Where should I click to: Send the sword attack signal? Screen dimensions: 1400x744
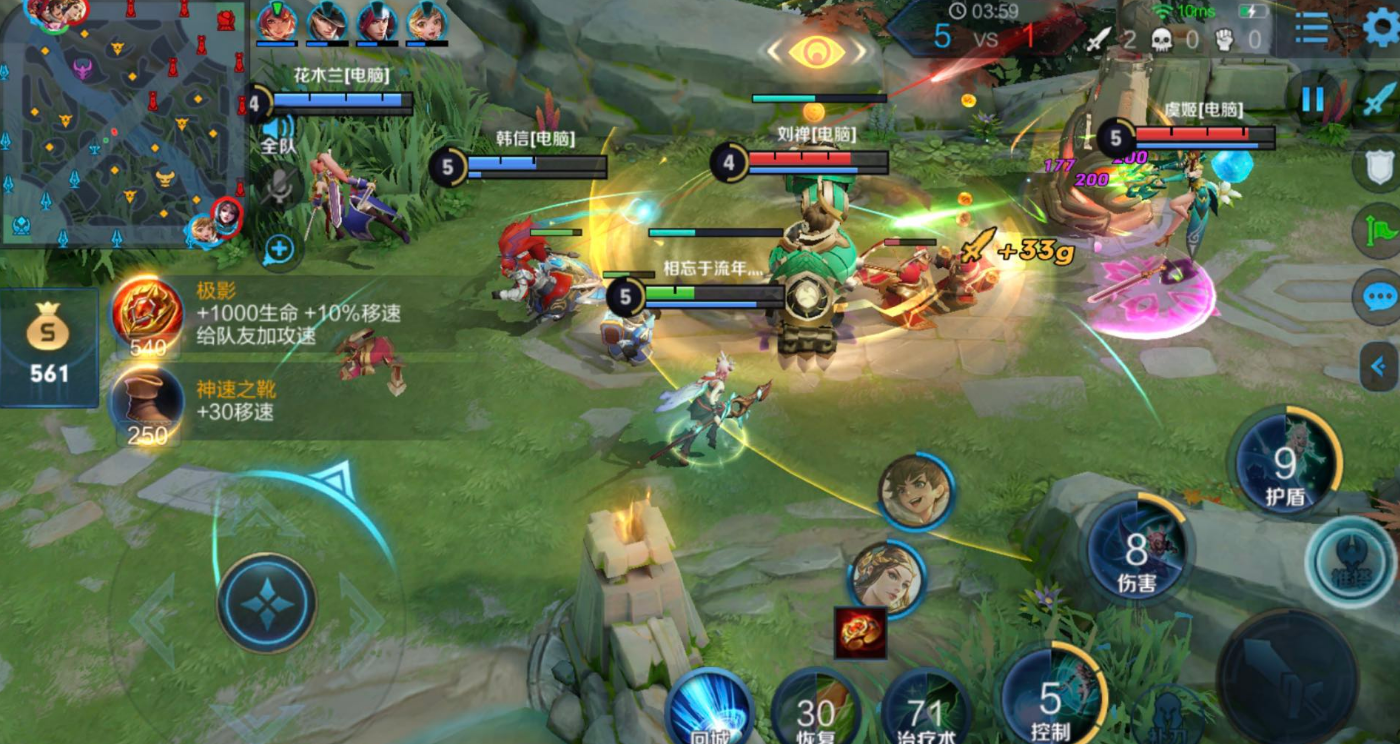coord(1379,99)
